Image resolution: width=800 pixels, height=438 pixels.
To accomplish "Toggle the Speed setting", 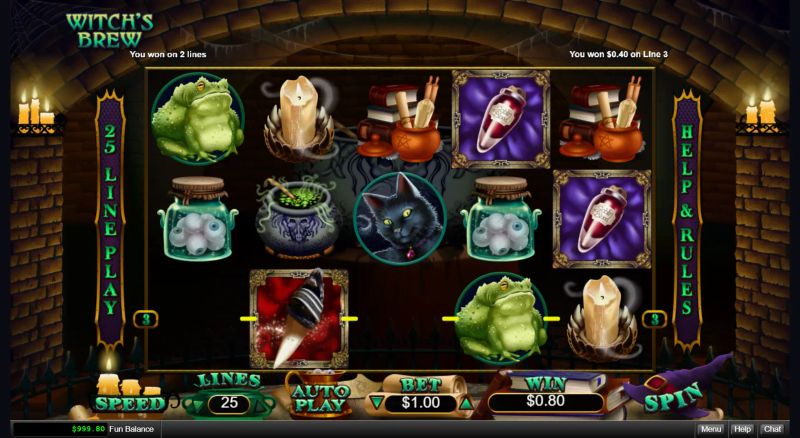I will click(129, 402).
